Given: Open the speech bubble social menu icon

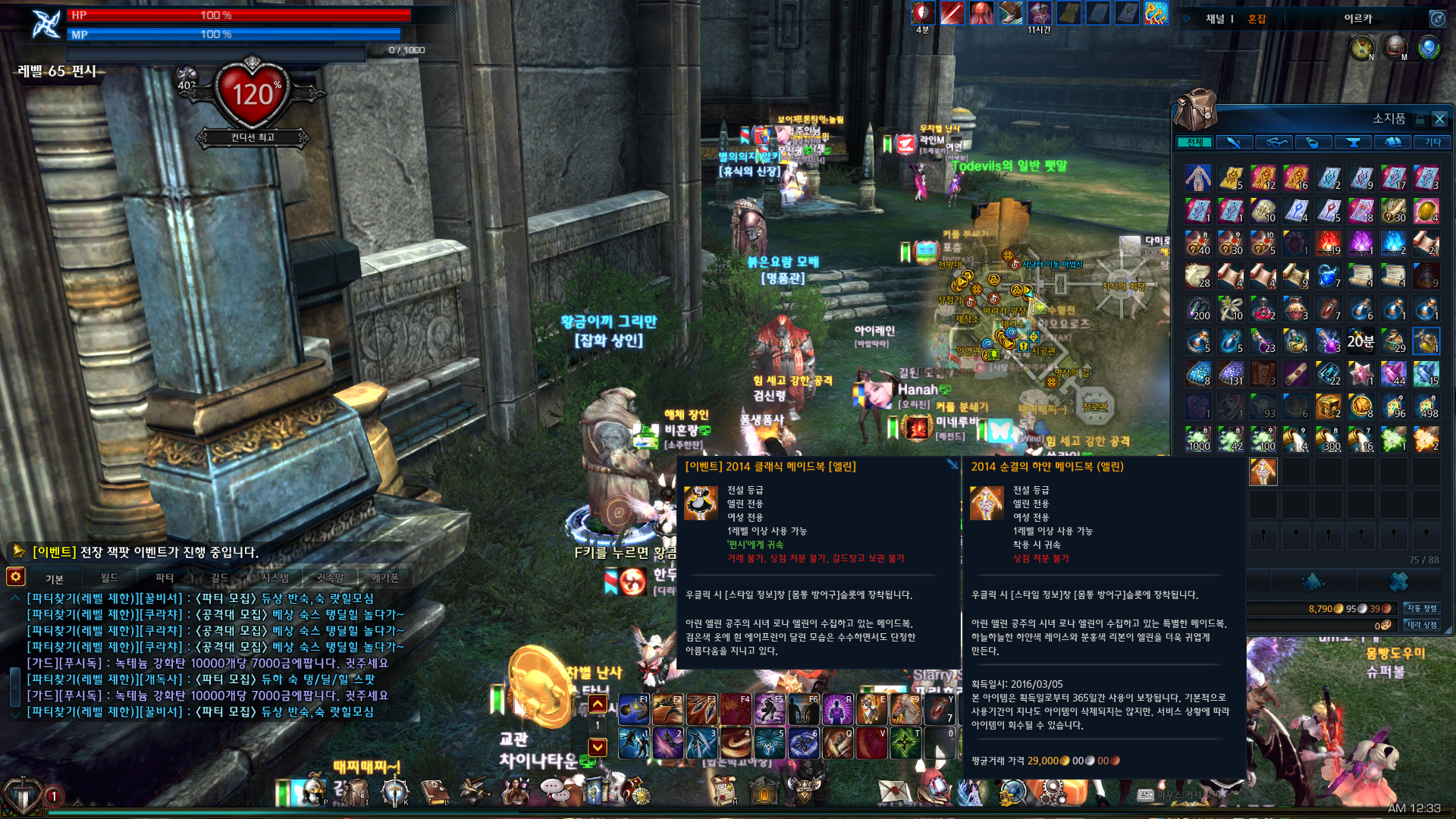Looking at the screenshot, I should click(556, 790).
